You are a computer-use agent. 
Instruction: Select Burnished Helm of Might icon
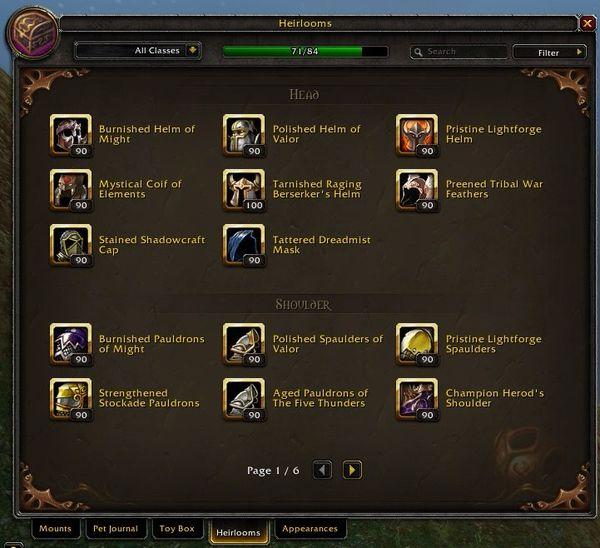coord(70,135)
